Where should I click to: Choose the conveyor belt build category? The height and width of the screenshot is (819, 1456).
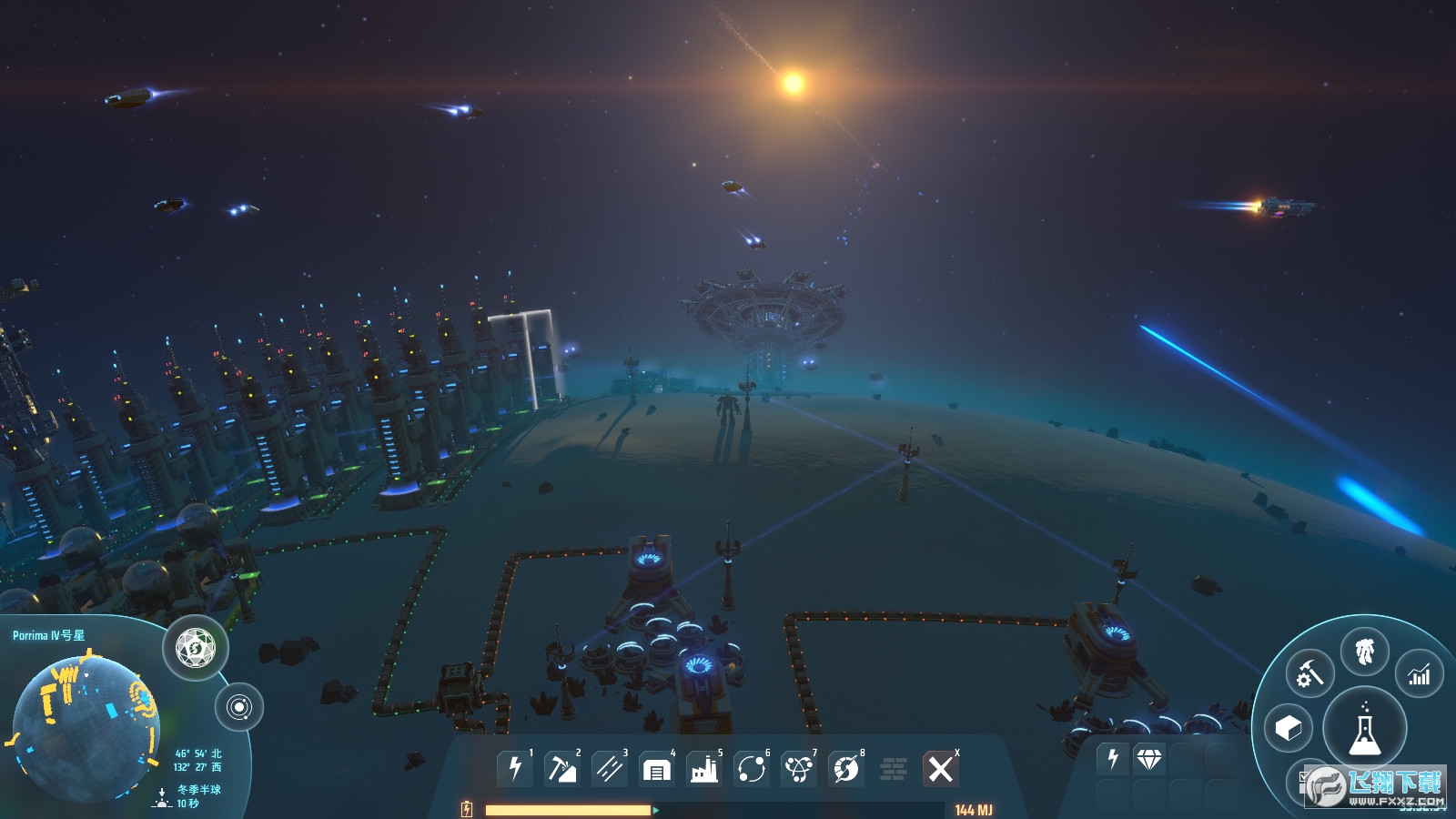coord(609,769)
